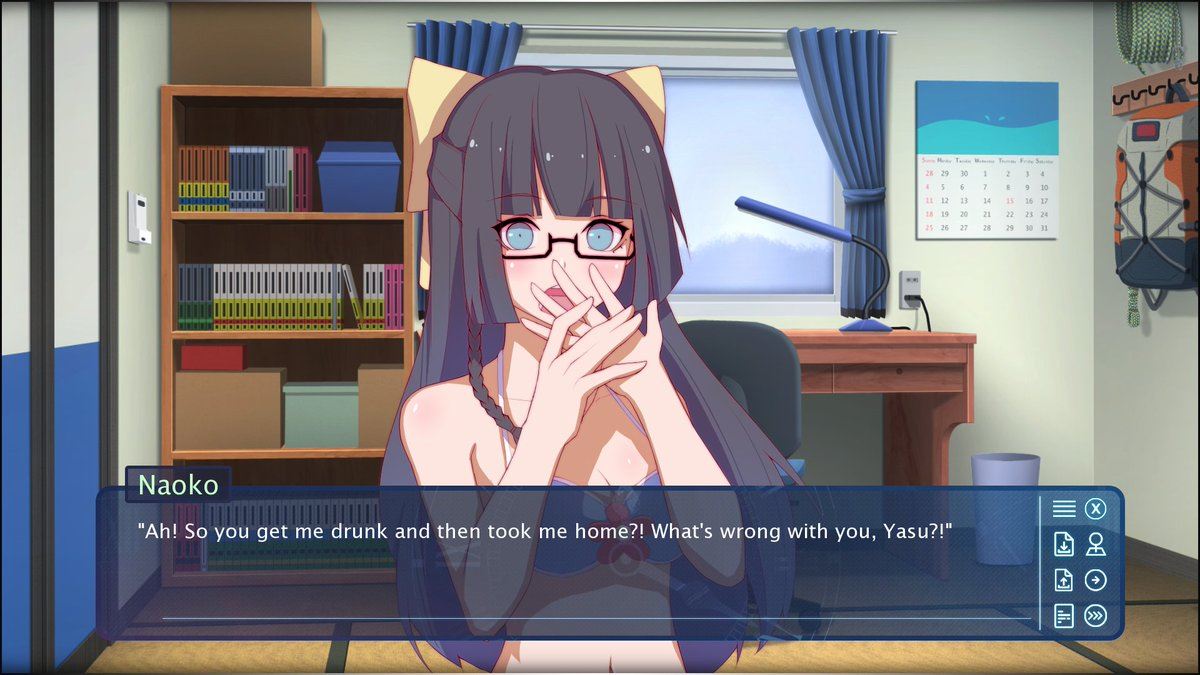Select the map pin marker icon
1200x675 pixels.
[x=1096, y=545]
